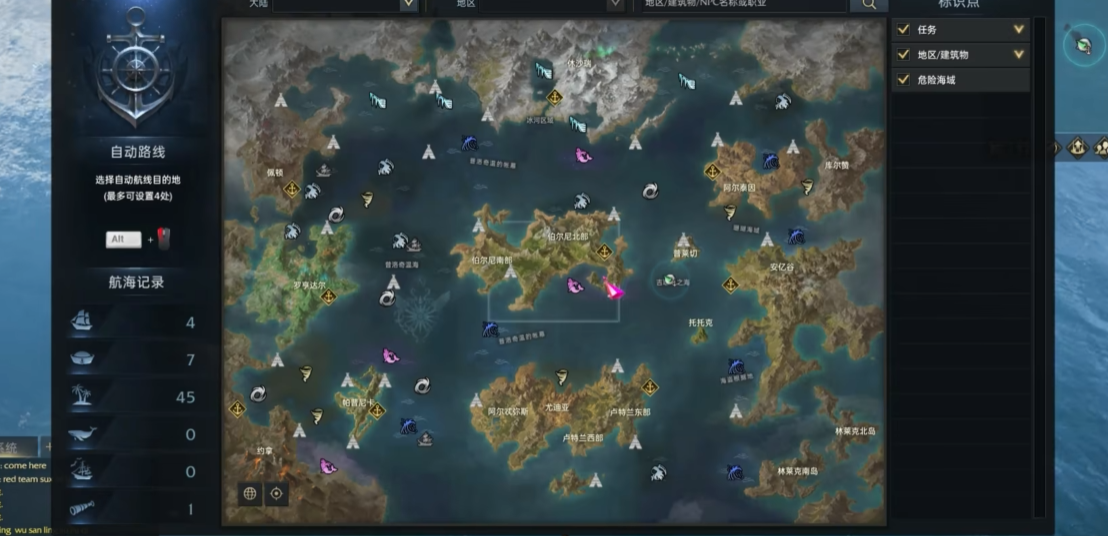Click the pink player ship marker
The width and height of the screenshot is (1108, 536).
613,290
